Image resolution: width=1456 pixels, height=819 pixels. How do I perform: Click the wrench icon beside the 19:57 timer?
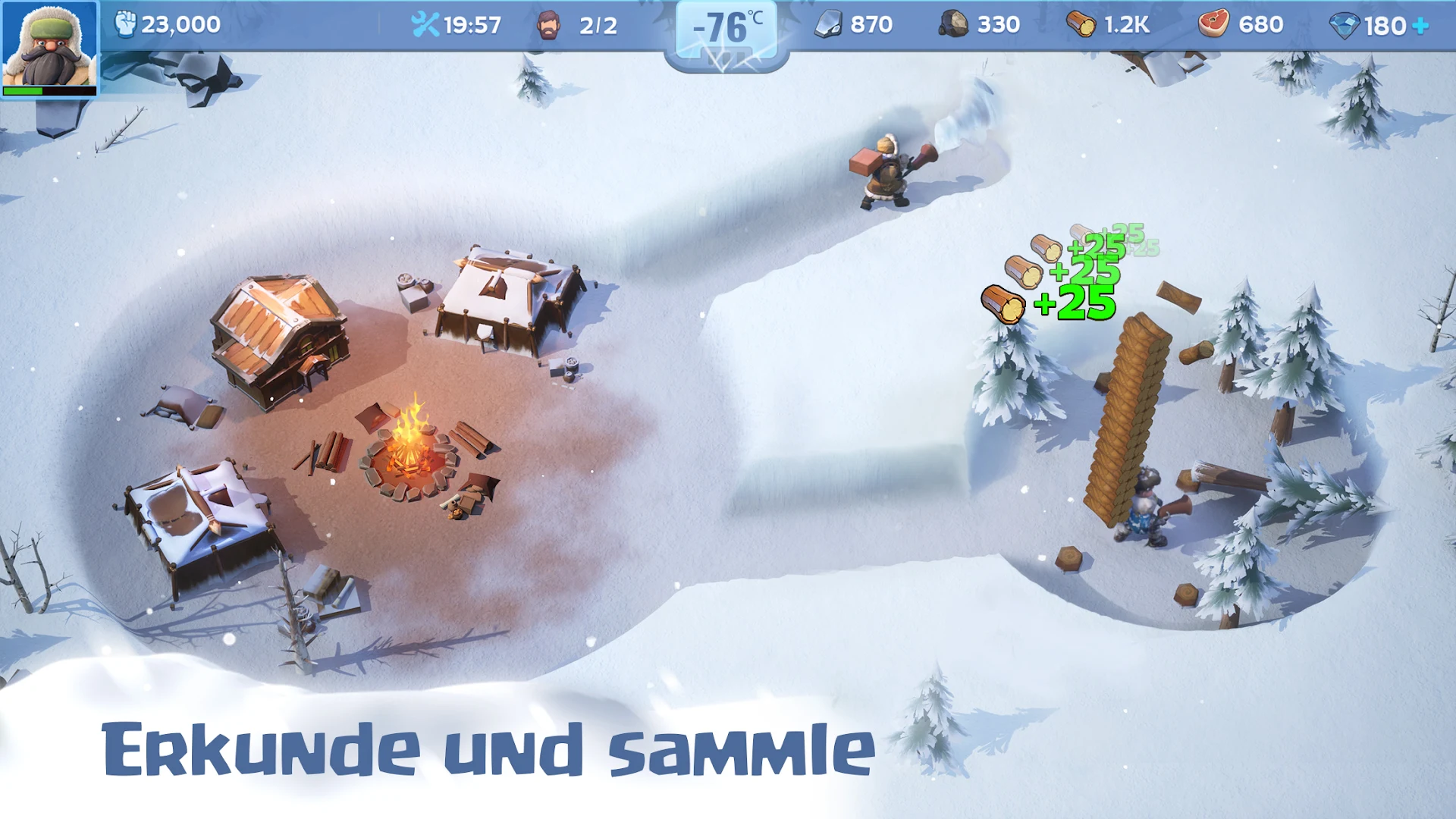[x=427, y=24]
